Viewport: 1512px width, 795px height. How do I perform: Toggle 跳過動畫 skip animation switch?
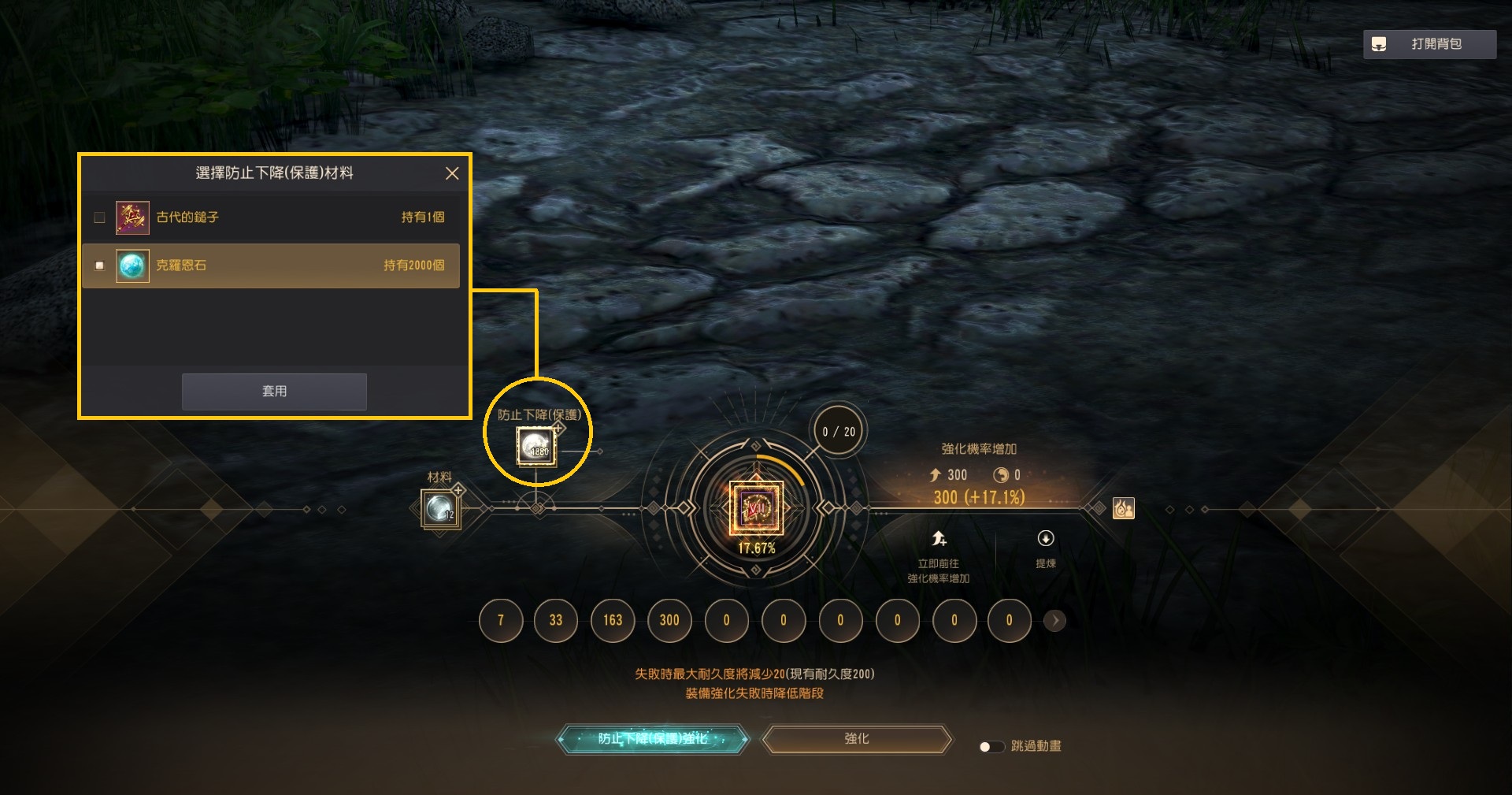pyautogui.click(x=991, y=746)
